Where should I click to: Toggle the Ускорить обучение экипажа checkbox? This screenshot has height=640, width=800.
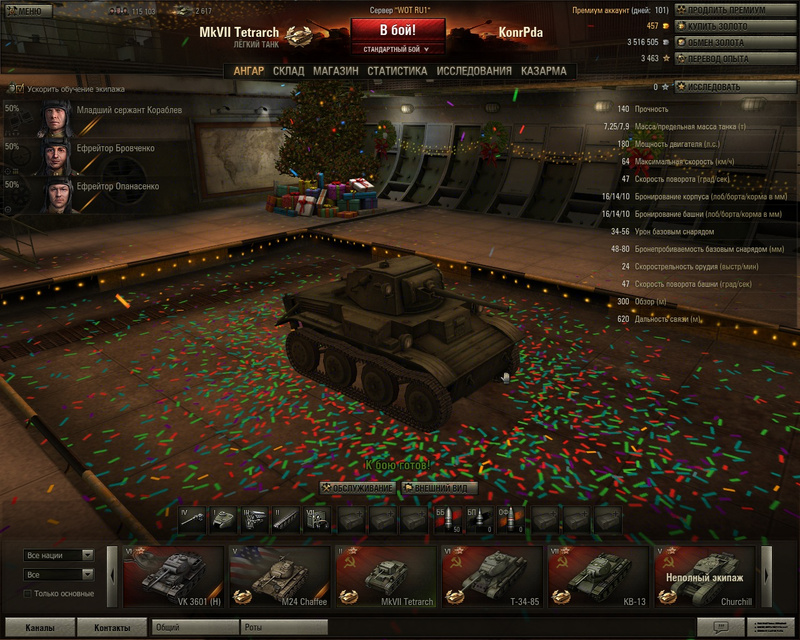20,88
